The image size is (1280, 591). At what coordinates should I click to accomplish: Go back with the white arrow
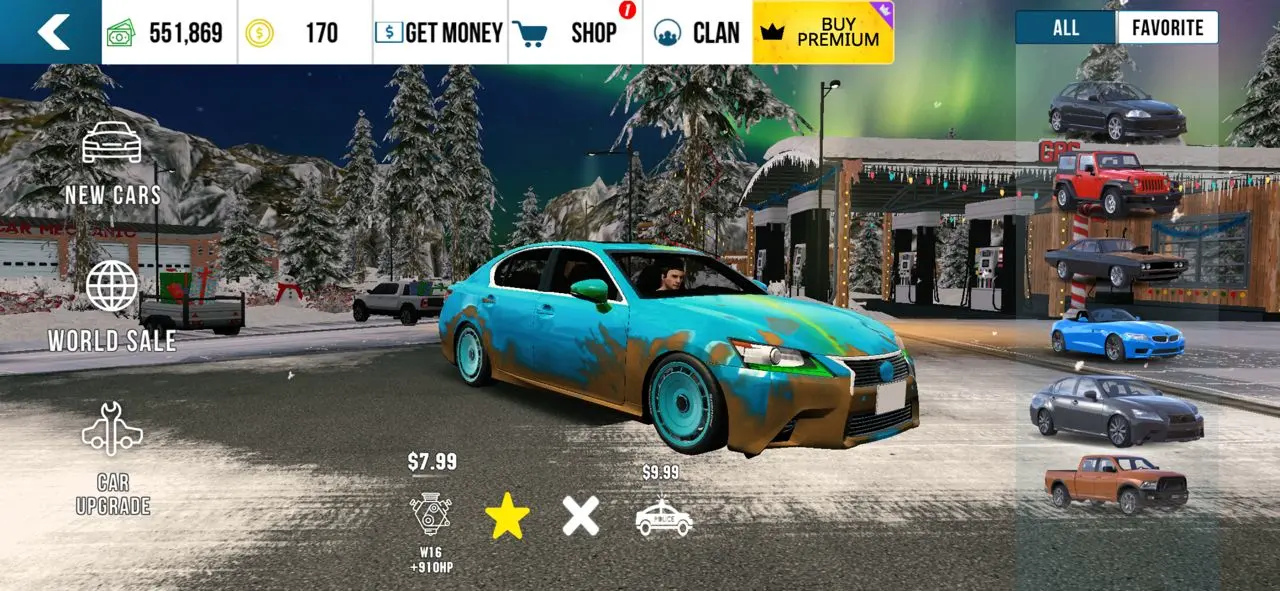pyautogui.click(x=52, y=32)
